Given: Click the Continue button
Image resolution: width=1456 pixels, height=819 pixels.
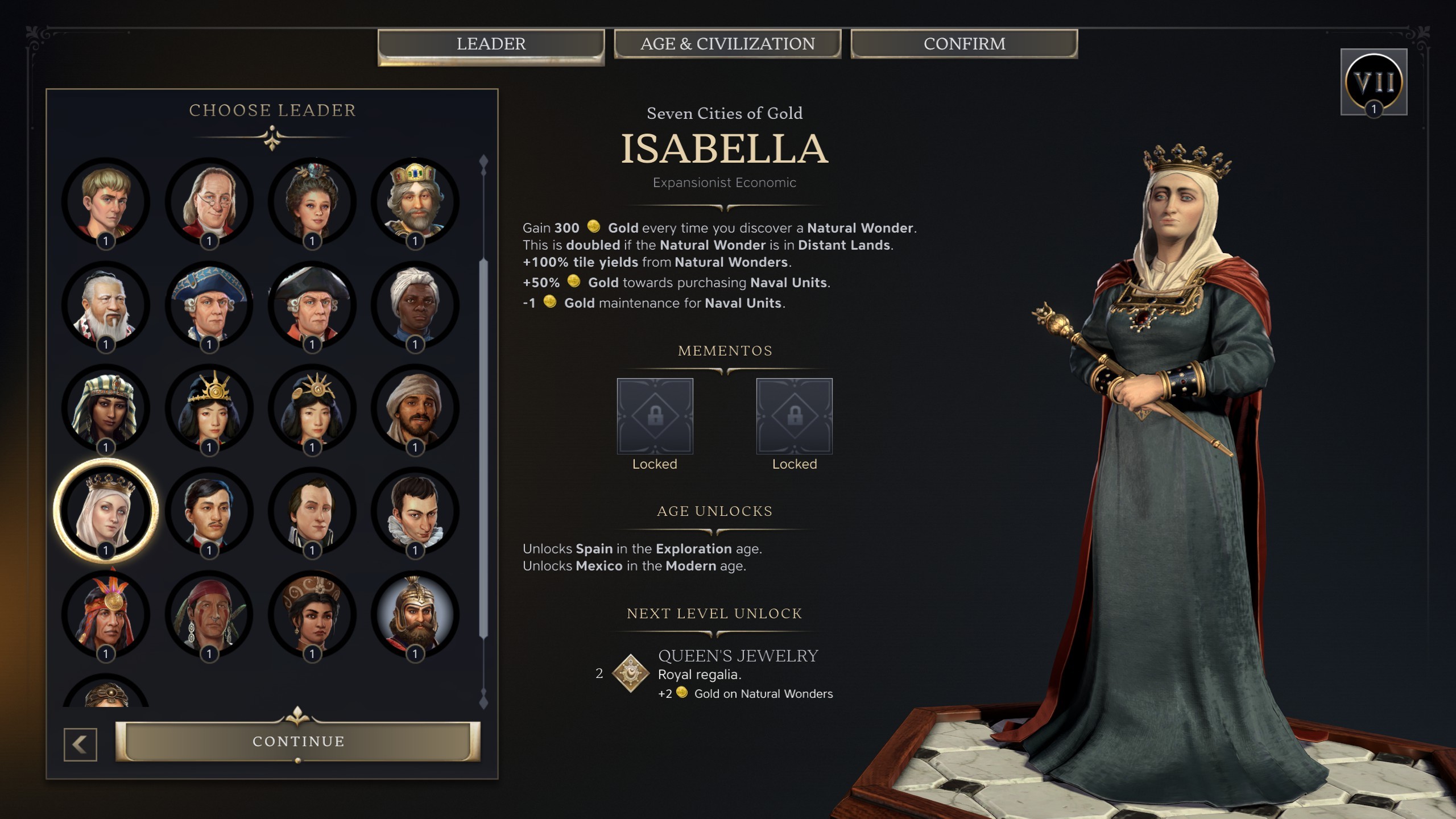Looking at the screenshot, I should (x=298, y=741).
